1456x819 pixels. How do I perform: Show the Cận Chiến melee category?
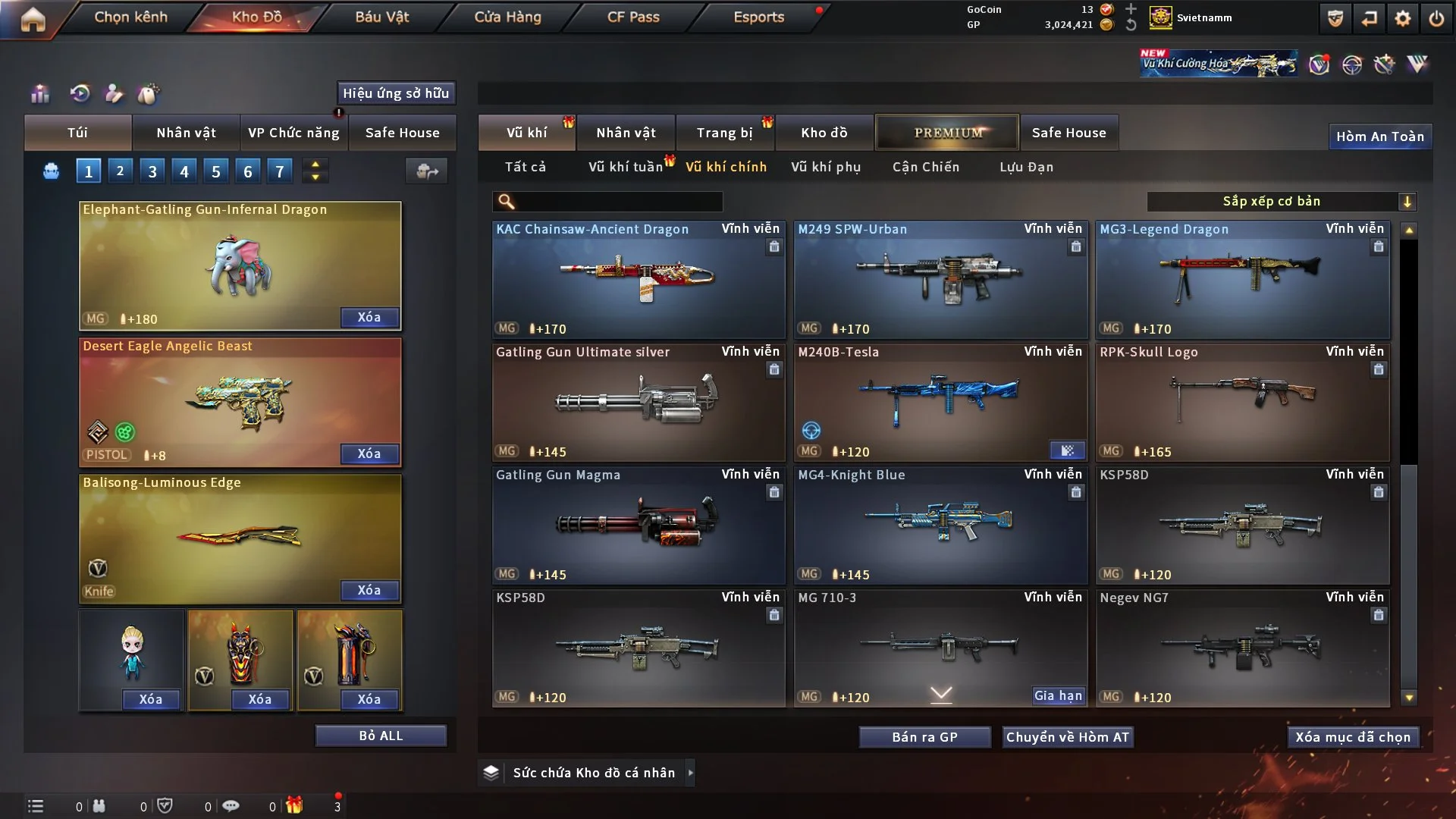pos(926,167)
